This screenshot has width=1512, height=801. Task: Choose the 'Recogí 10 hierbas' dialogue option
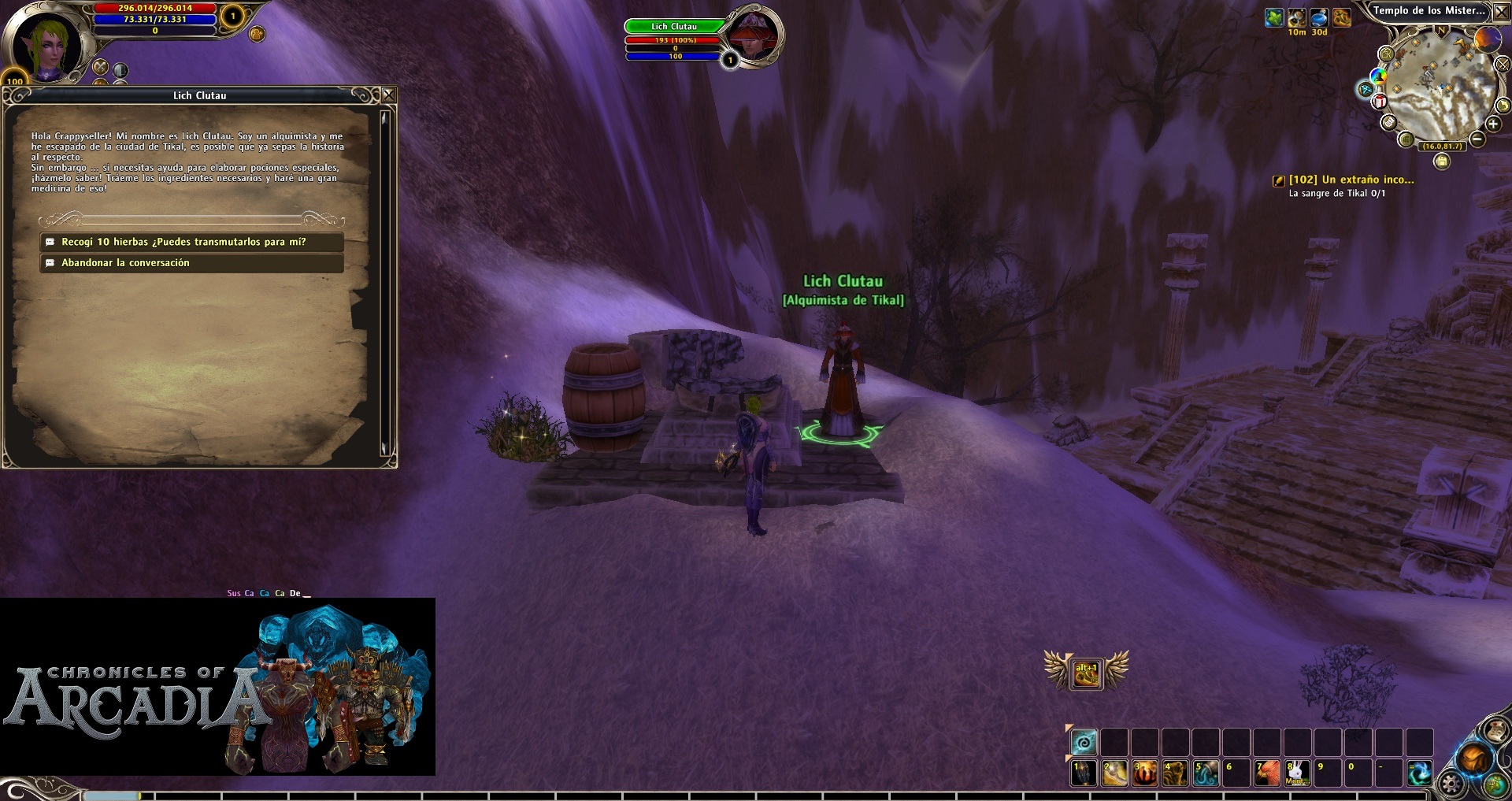pos(191,242)
